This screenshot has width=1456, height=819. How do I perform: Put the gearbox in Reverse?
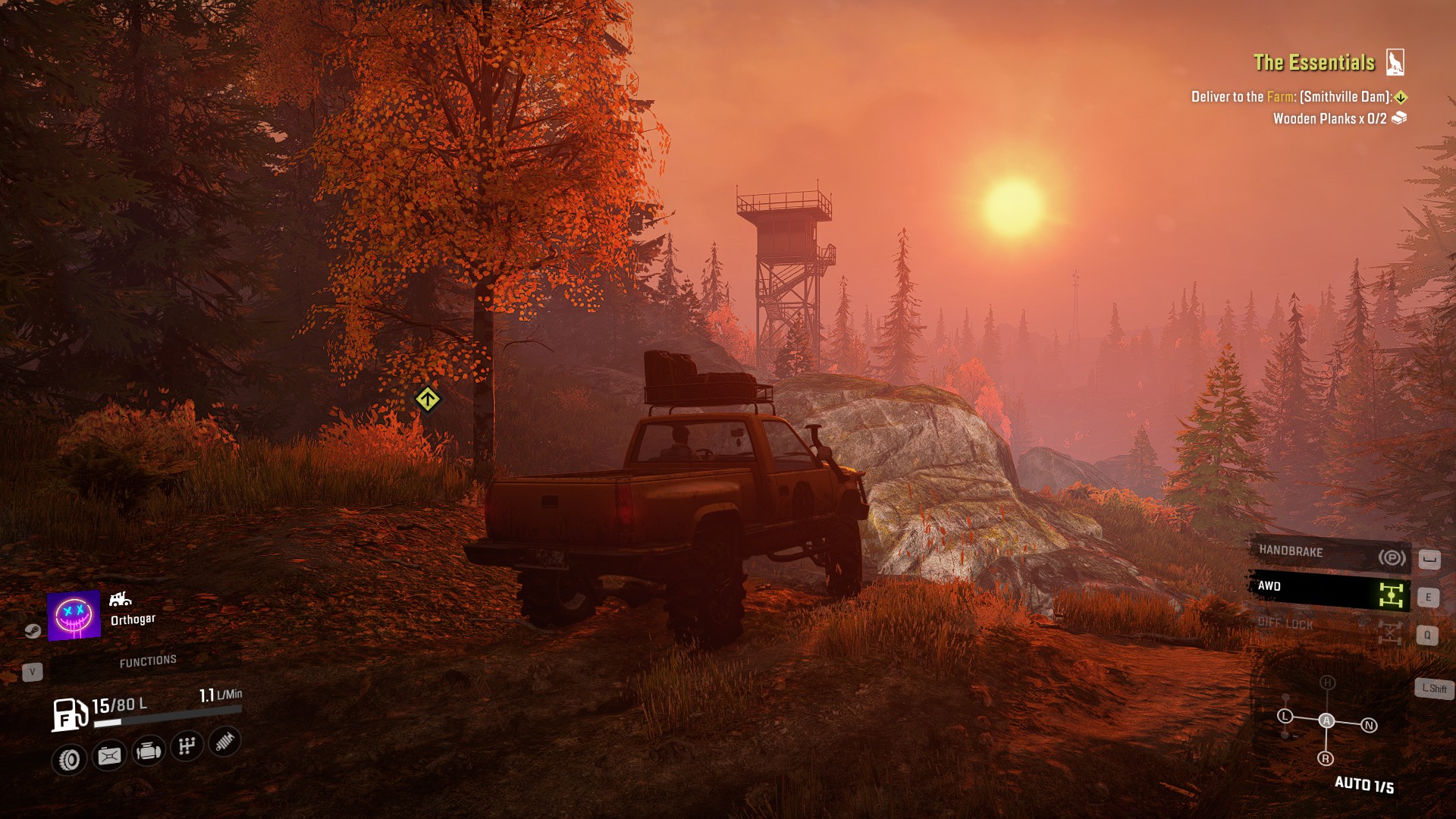1326,758
